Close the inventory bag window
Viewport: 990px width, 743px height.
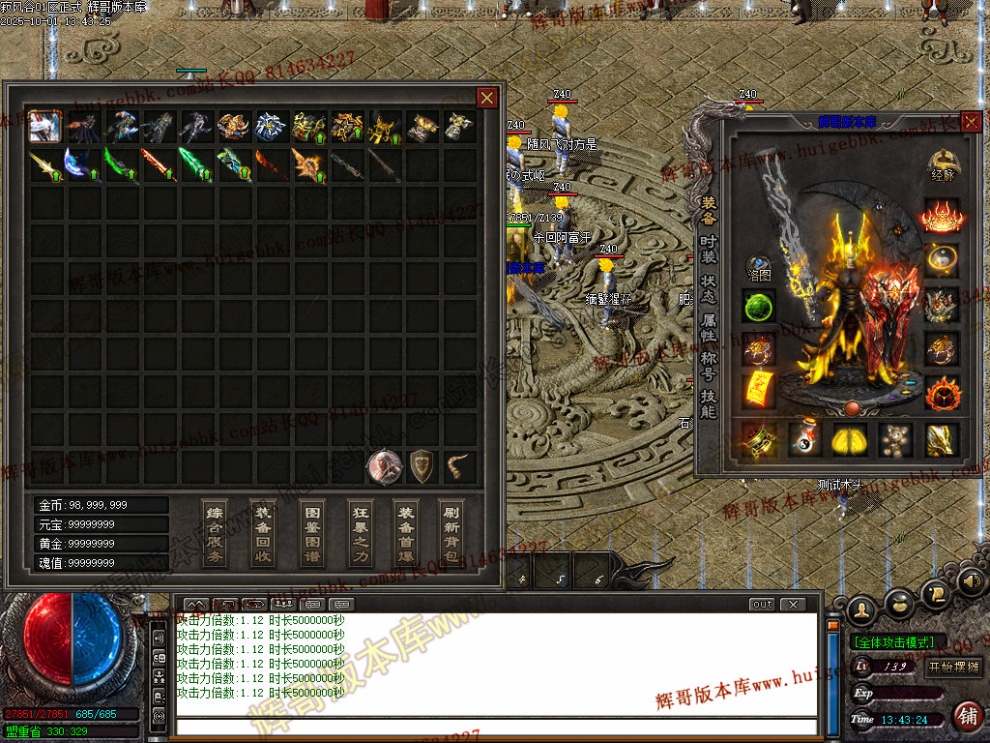(487, 97)
